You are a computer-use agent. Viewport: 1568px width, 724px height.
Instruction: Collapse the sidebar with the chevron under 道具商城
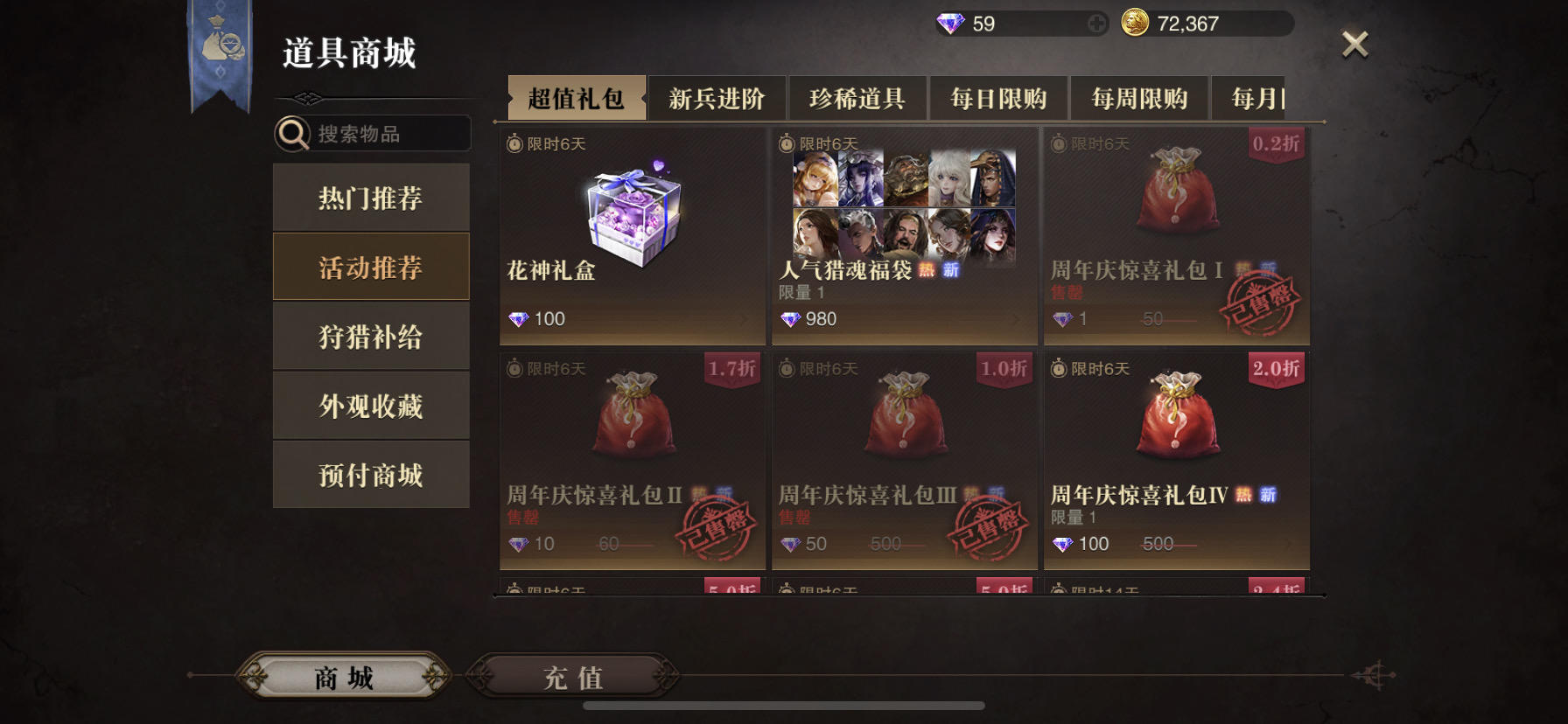tap(307, 99)
